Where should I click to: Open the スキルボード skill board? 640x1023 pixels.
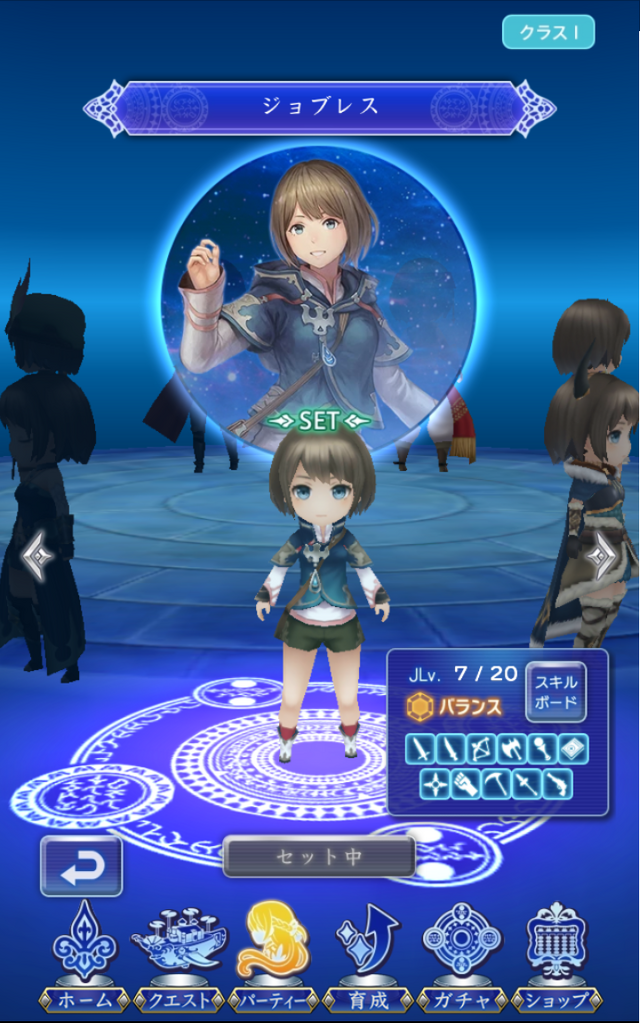[556, 691]
